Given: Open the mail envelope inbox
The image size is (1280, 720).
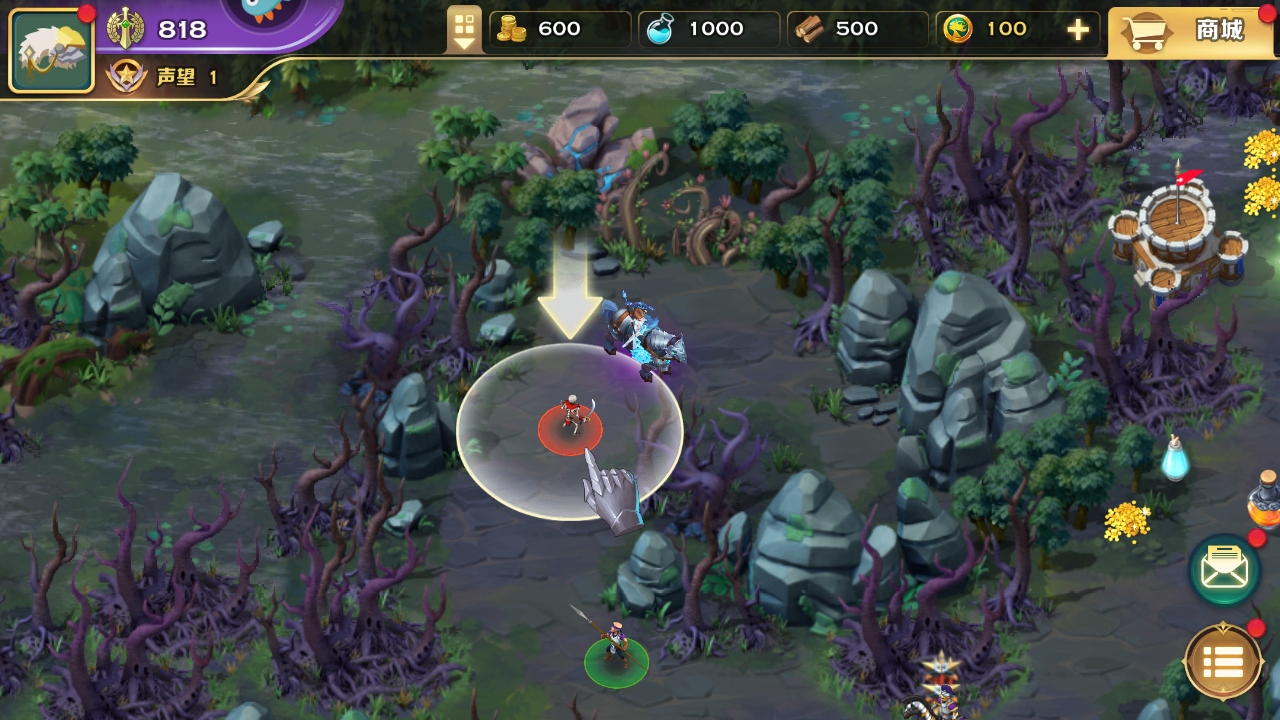Looking at the screenshot, I should 1224,570.
